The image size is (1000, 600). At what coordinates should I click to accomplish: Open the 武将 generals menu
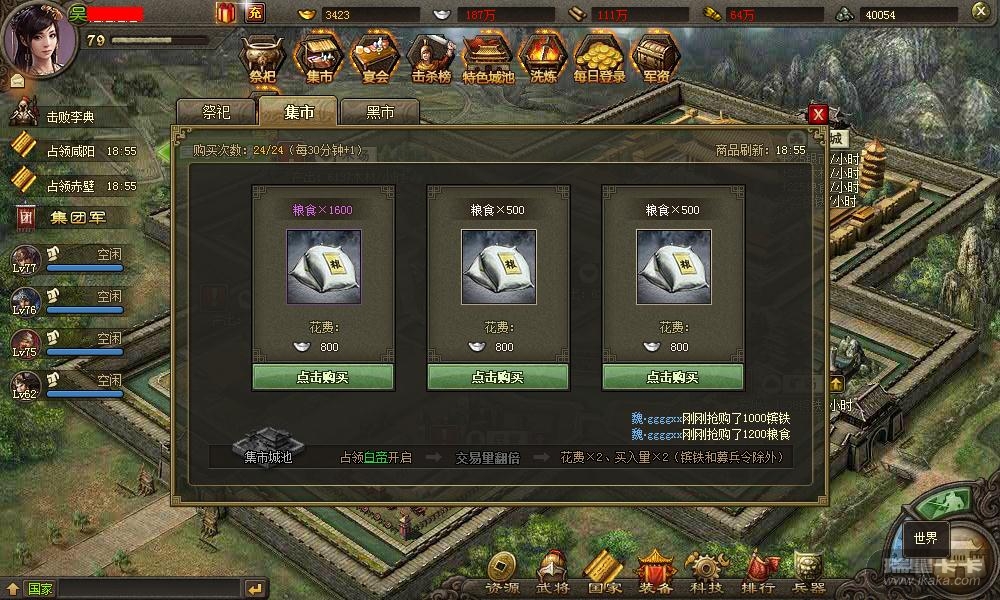pos(552,574)
